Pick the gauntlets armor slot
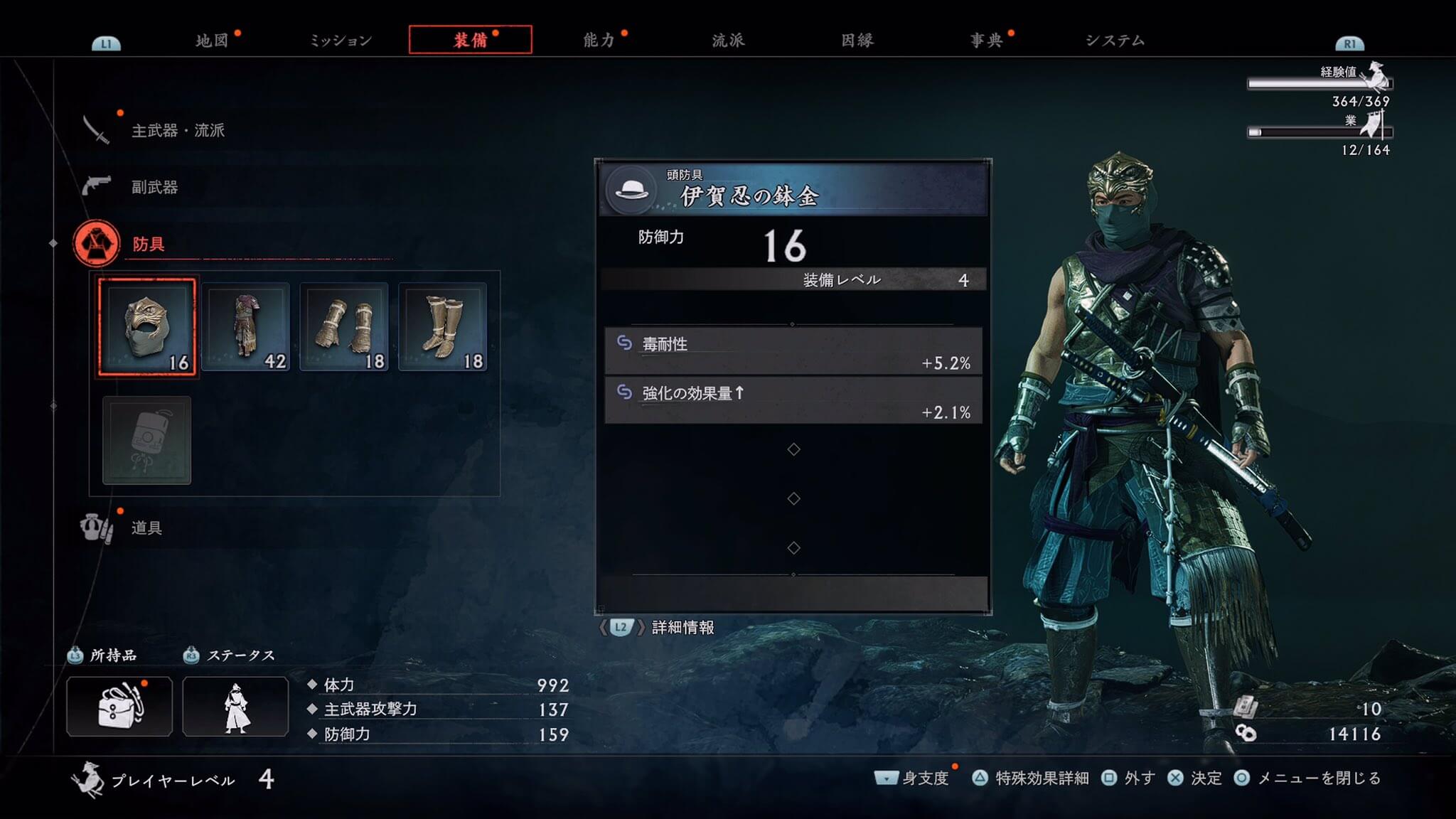 (344, 327)
